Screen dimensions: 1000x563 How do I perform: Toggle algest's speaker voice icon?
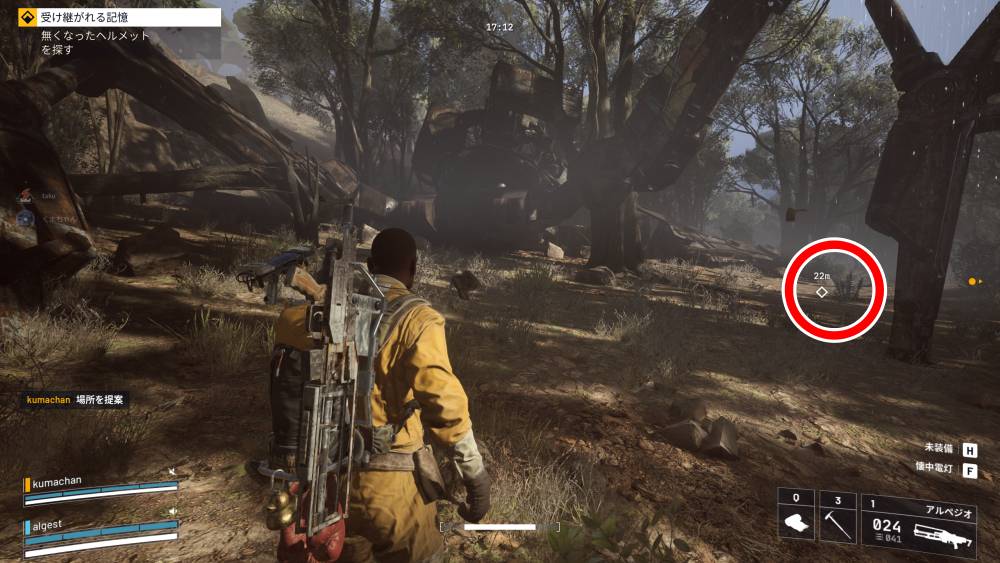point(173,512)
